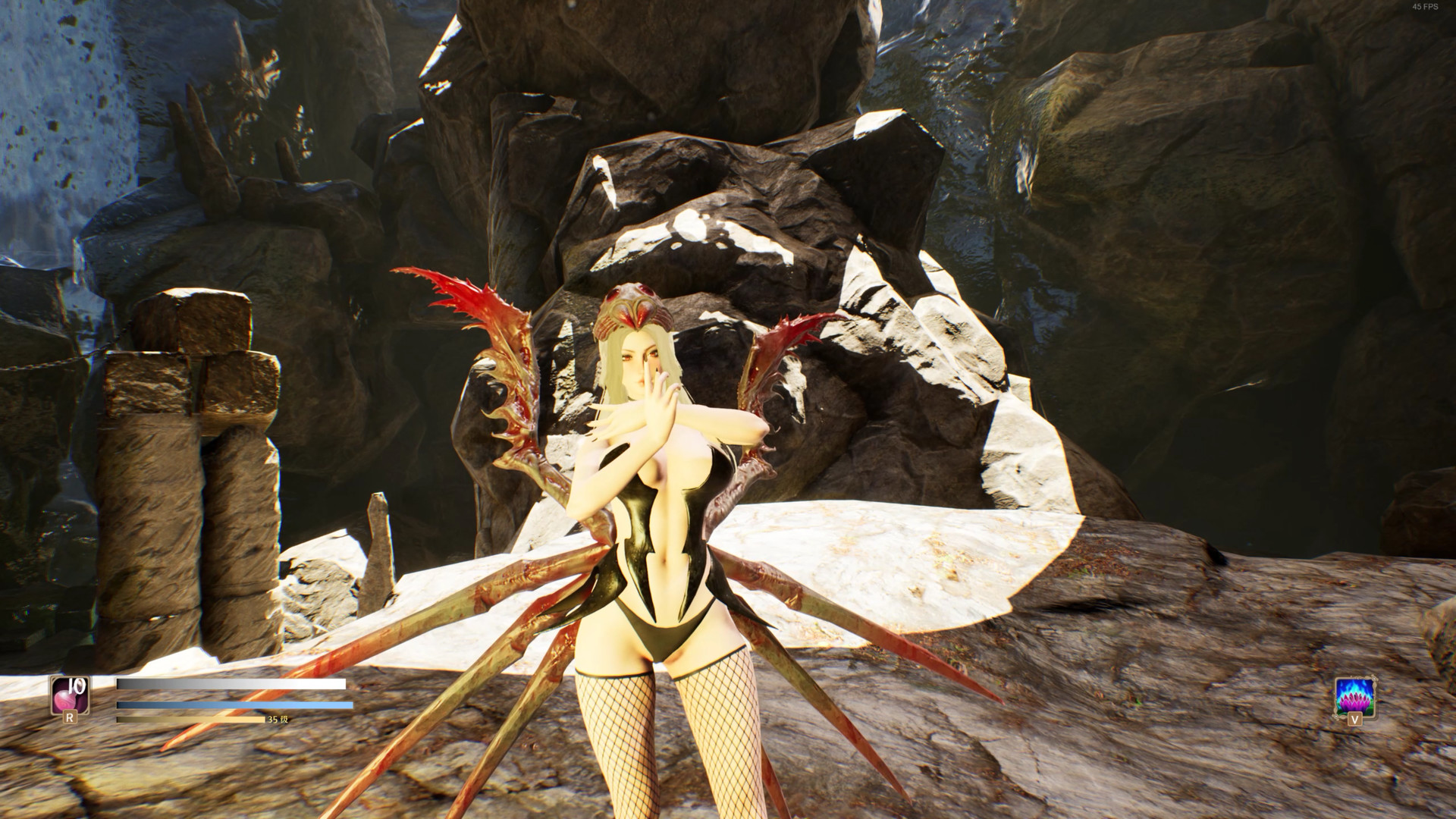Click the V keybind badge below the skill
This screenshot has width=1456, height=819.
[1355, 719]
